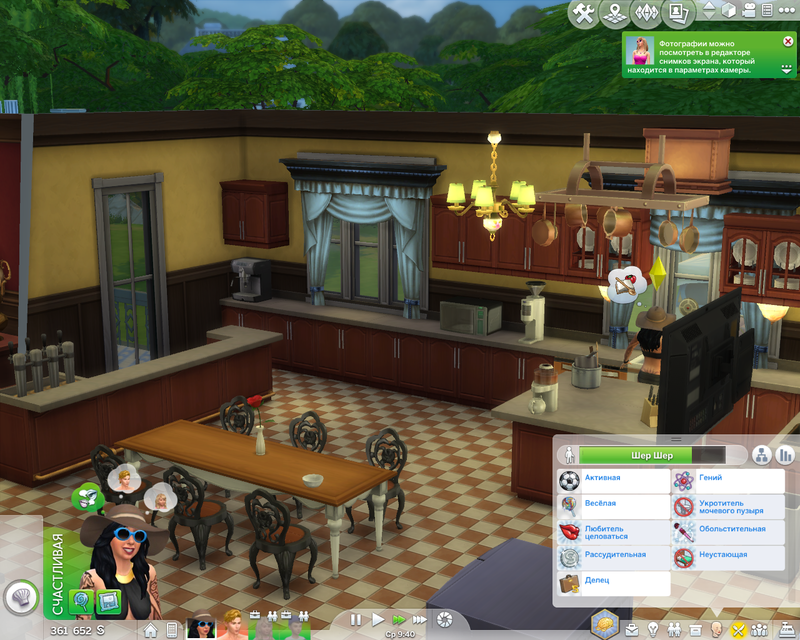Image resolution: width=800 pixels, height=640 pixels.
Task: Open the phone icon next to funds
Action: pyautogui.click(x=171, y=631)
